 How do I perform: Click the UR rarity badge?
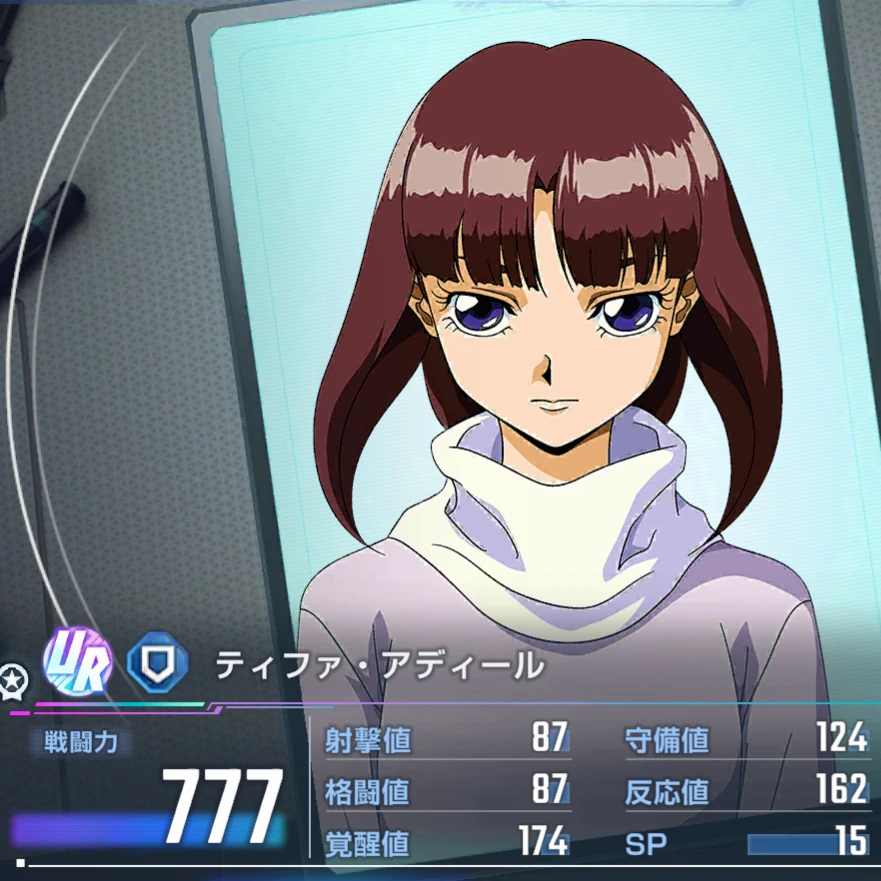point(77,664)
